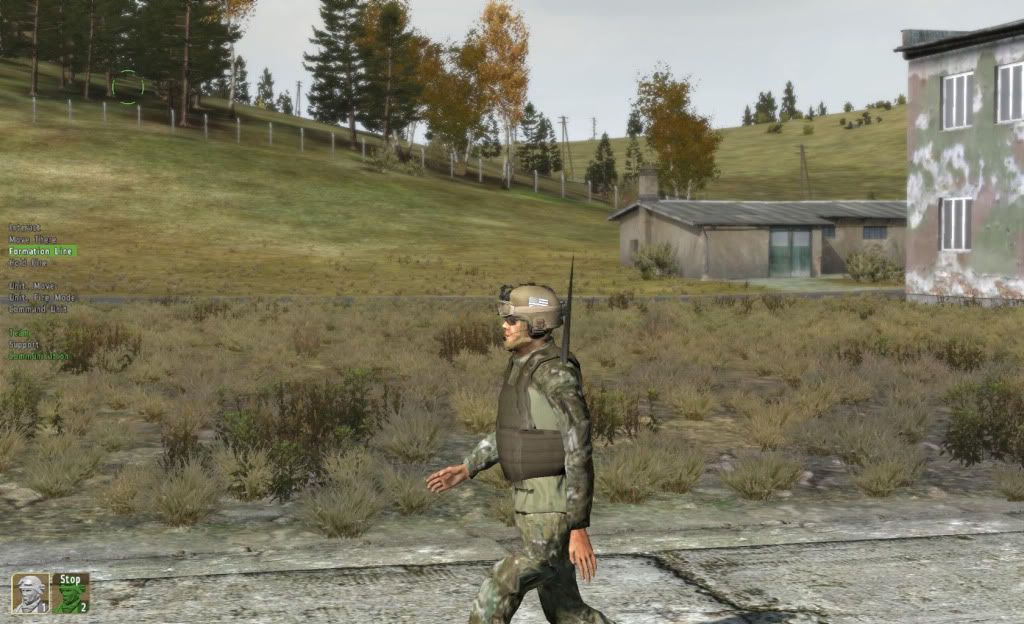The image size is (1024, 624).
Task: Select the Command Unit entry
Action: tap(37, 309)
